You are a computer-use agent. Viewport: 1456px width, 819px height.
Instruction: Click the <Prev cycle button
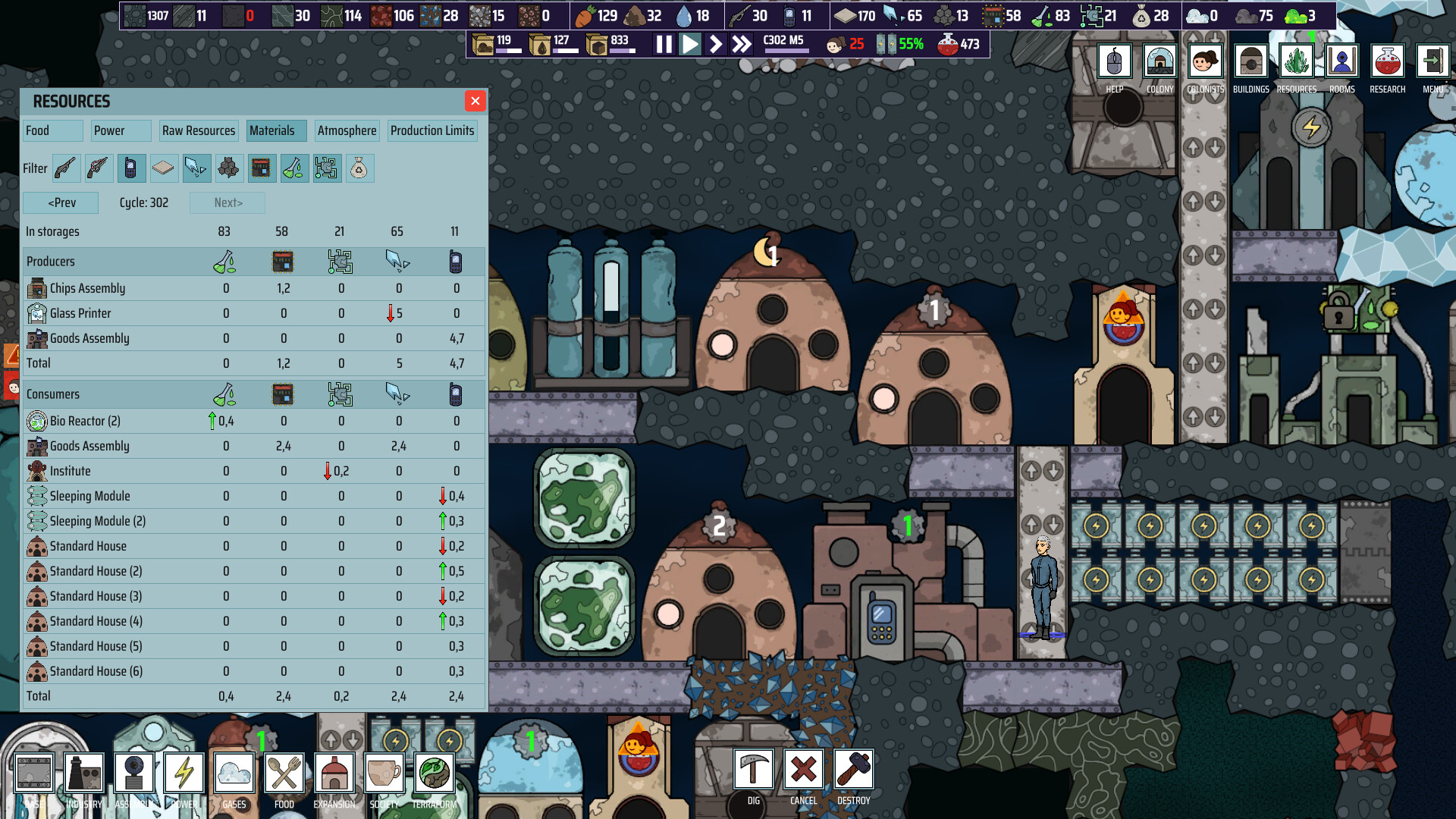point(60,202)
